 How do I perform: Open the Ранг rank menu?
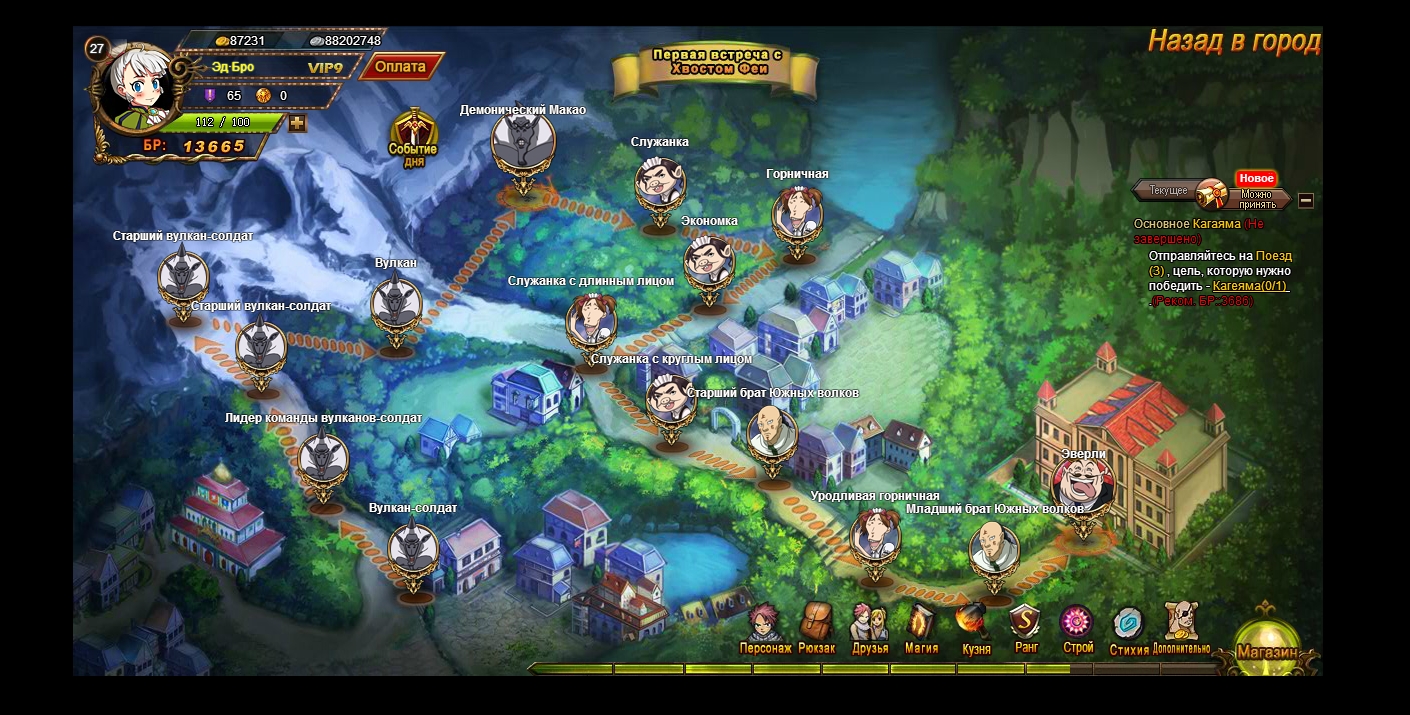pyautogui.click(x=1025, y=629)
